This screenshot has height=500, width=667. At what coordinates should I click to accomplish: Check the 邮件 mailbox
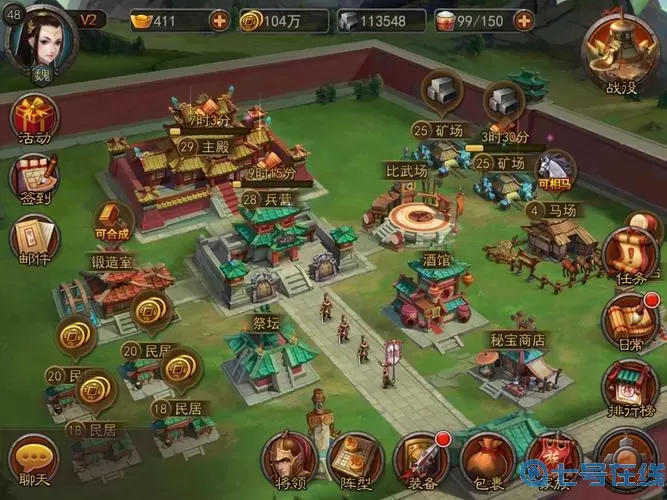coord(34,240)
